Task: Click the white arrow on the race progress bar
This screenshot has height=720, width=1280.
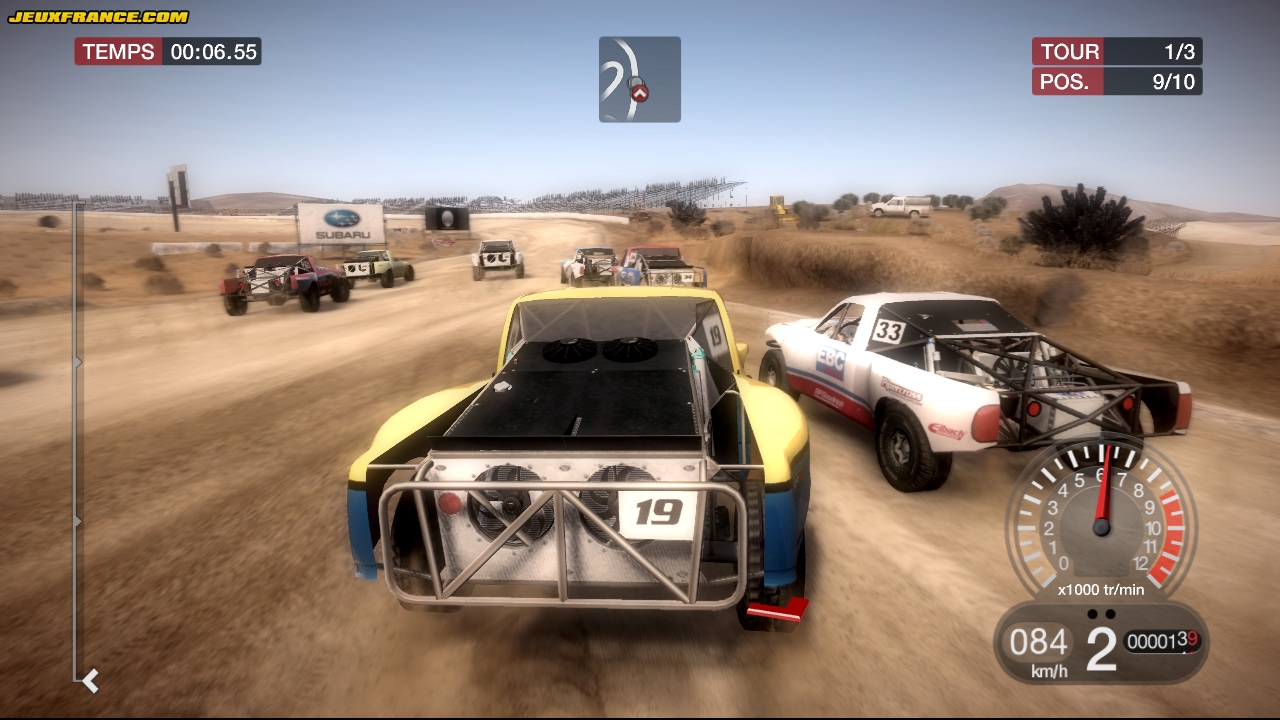Action: tap(90, 681)
